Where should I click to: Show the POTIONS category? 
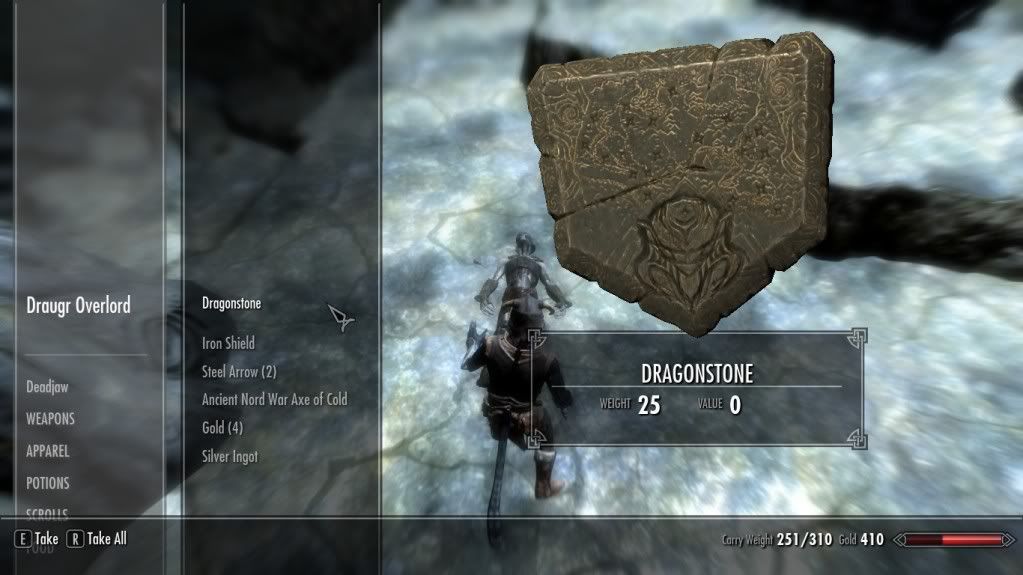pyautogui.click(x=48, y=483)
